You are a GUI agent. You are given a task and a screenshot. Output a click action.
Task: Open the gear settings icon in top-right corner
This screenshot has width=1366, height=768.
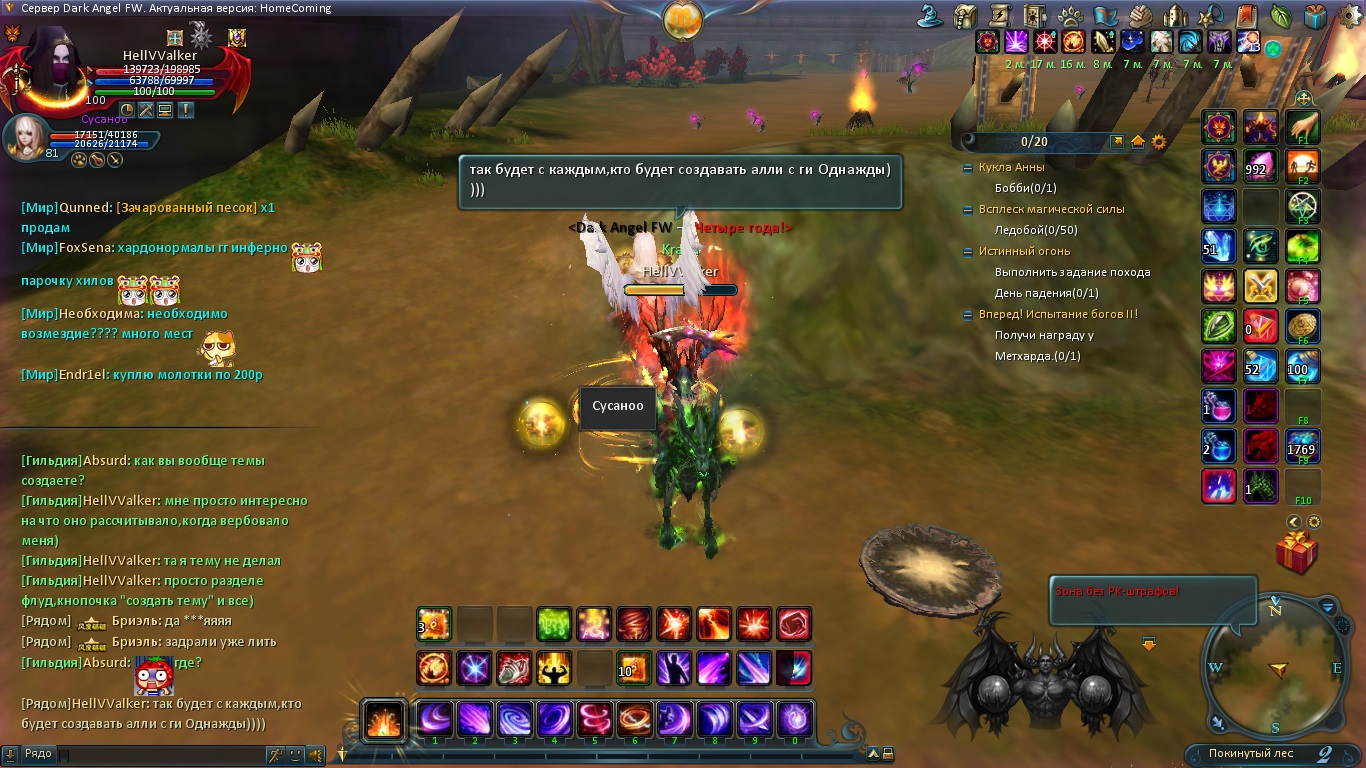[1349, 15]
